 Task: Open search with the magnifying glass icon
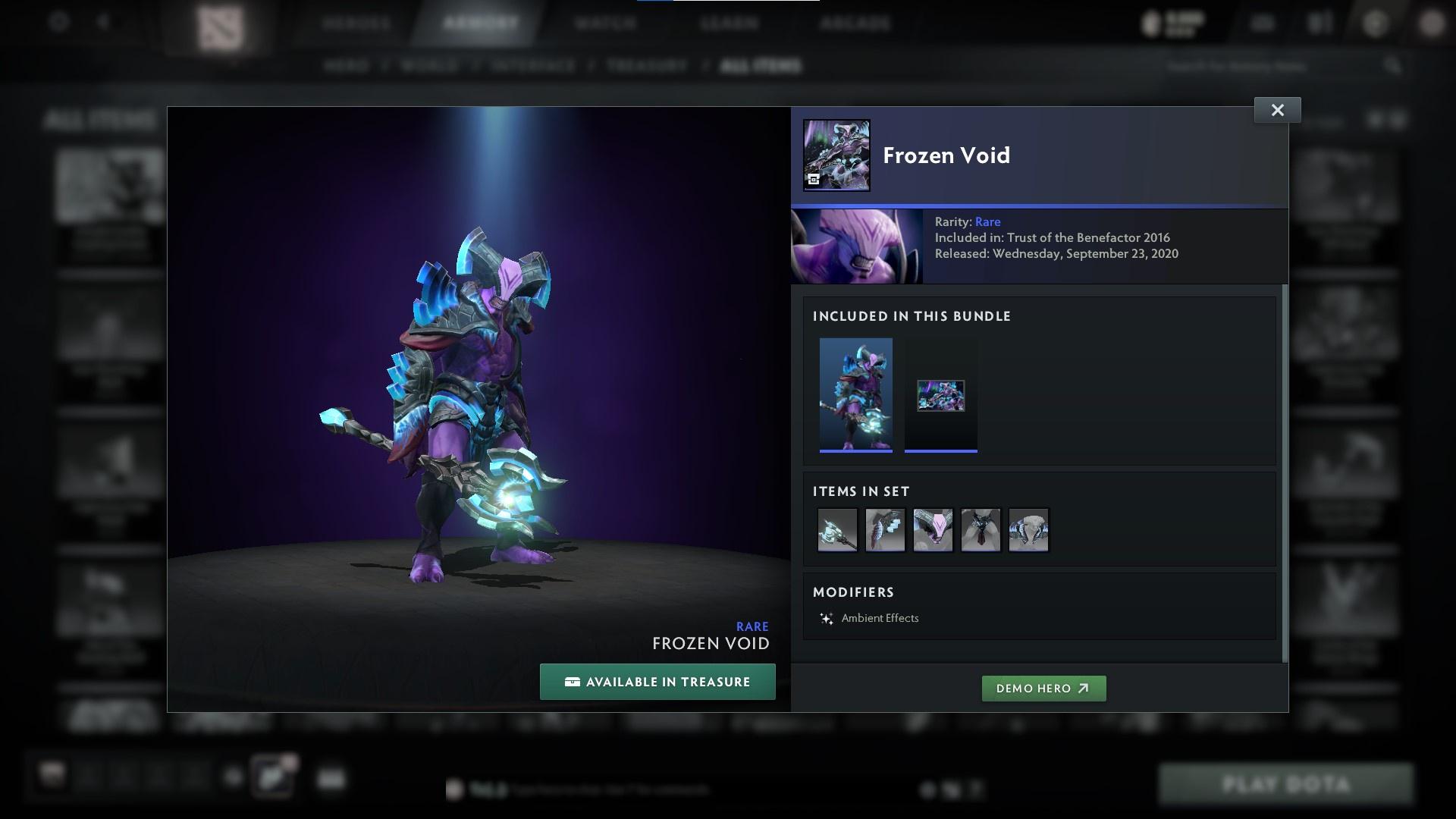(1394, 66)
